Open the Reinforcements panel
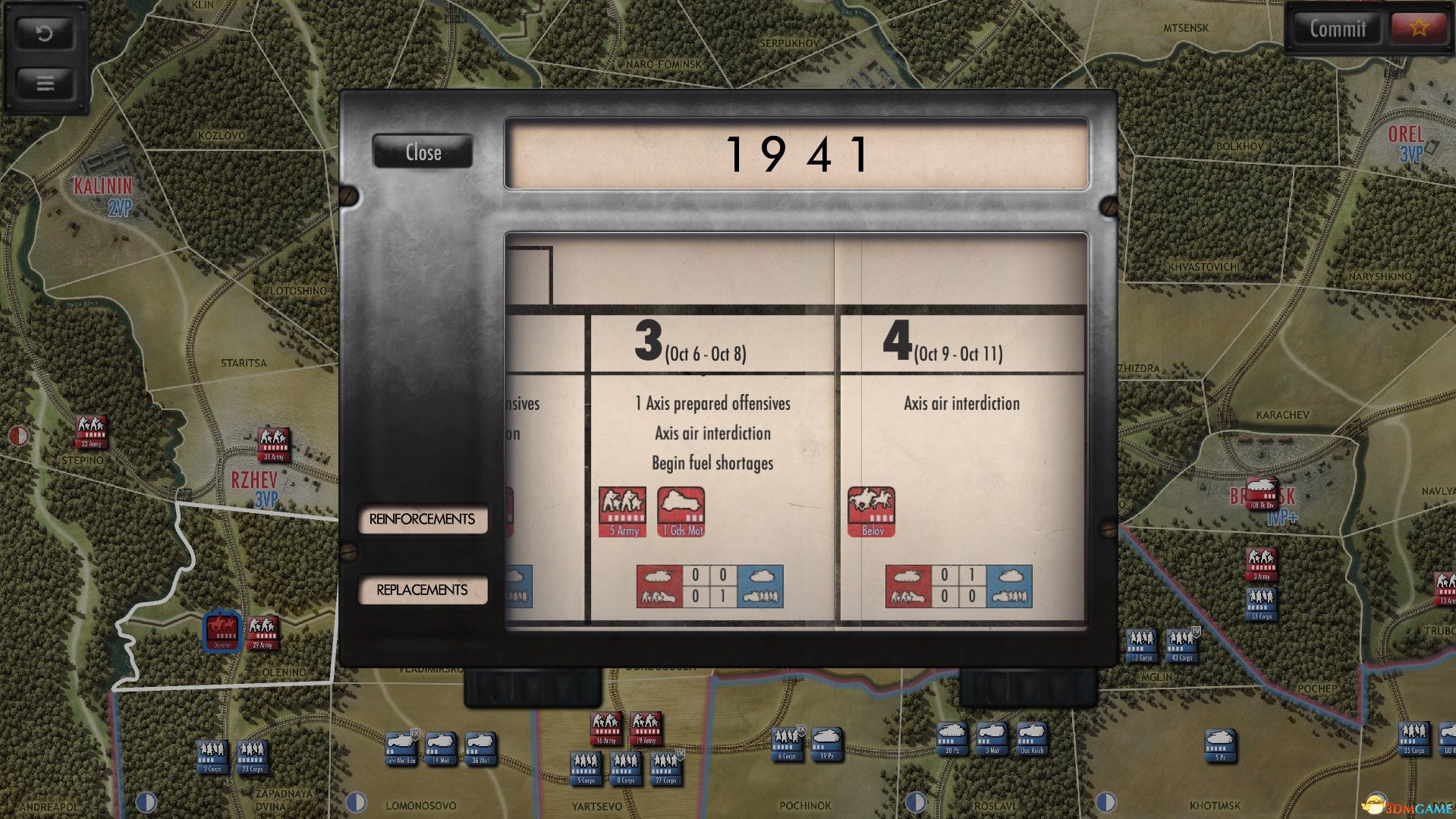Viewport: 1456px width, 819px height. (423, 519)
